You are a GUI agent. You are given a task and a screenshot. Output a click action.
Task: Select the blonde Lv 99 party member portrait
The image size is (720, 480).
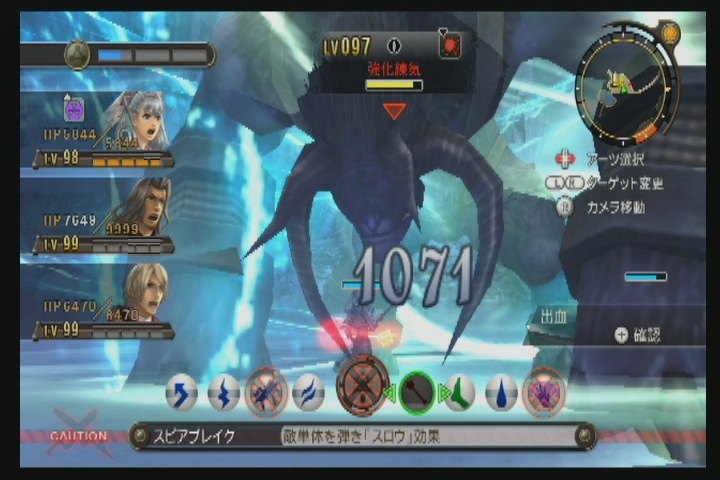[144, 291]
